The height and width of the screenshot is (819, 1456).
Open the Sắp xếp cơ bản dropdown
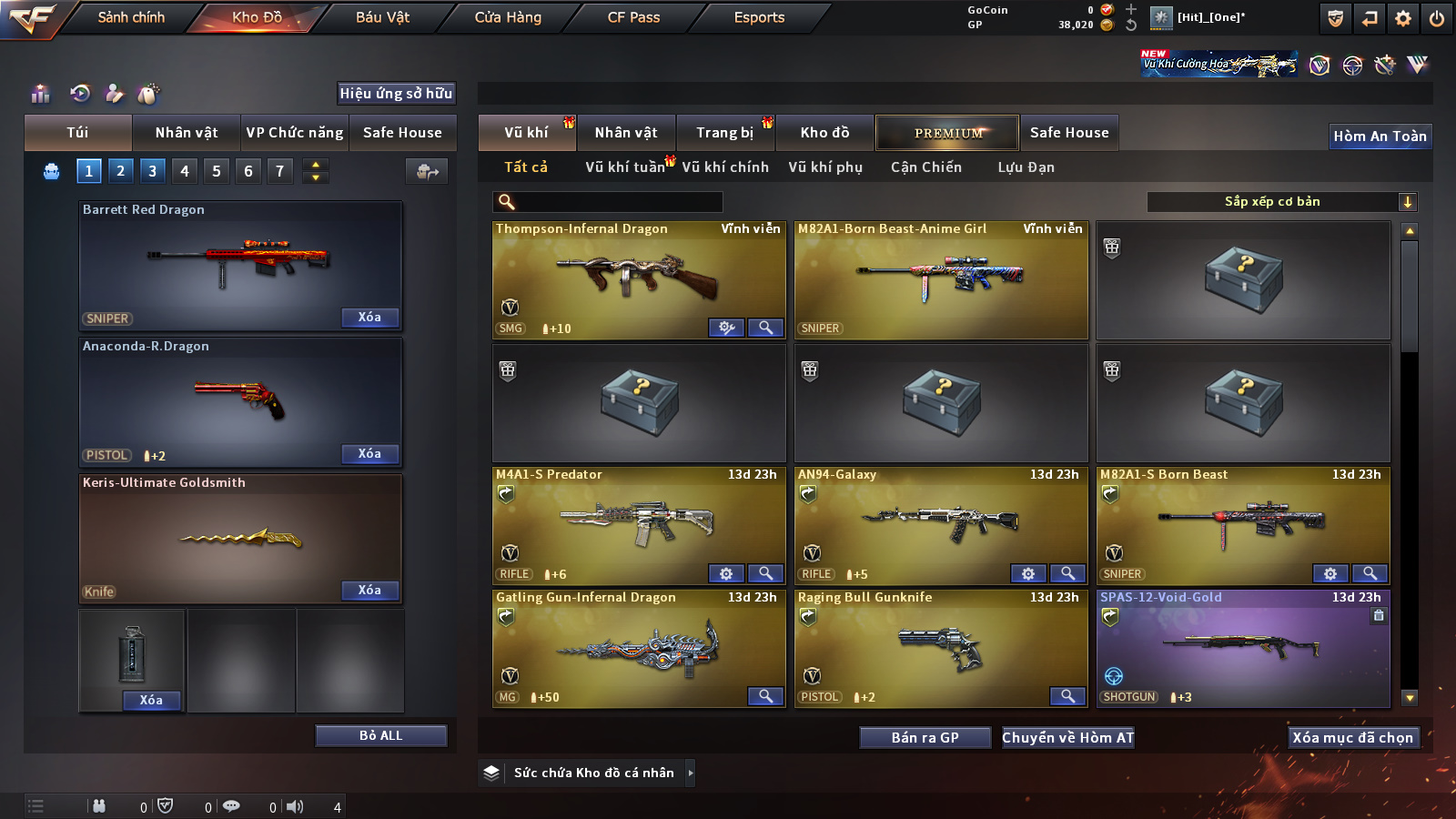point(1282,202)
